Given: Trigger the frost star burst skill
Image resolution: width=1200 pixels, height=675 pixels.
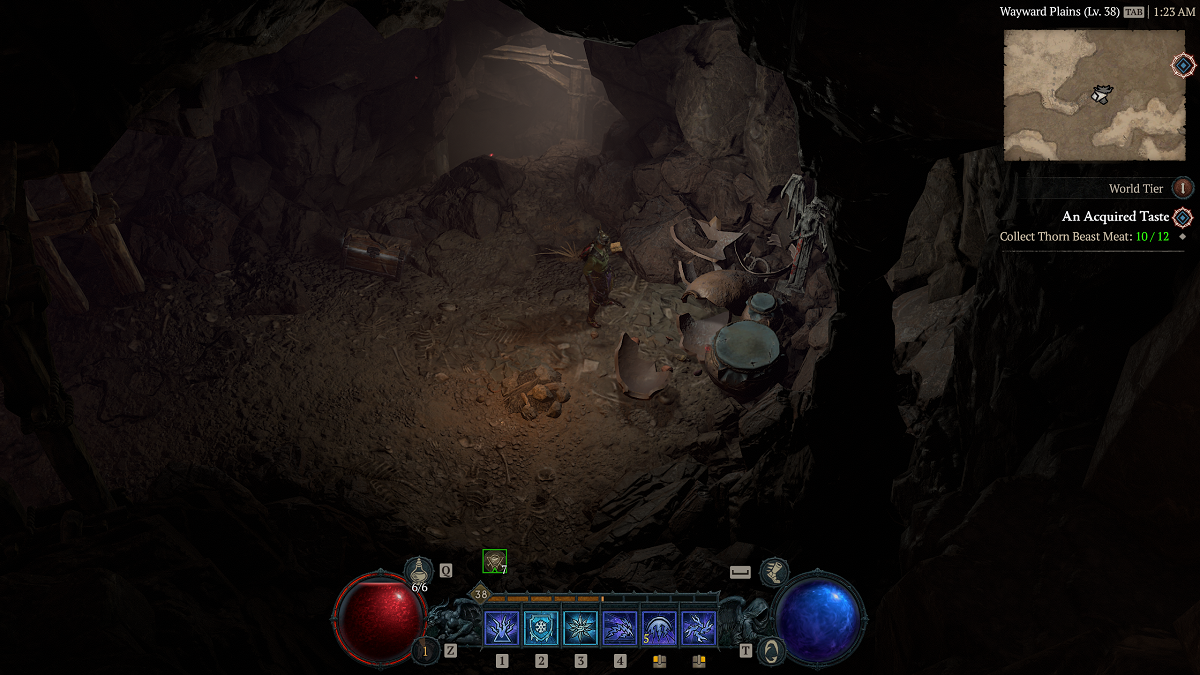Looking at the screenshot, I should [x=580, y=629].
